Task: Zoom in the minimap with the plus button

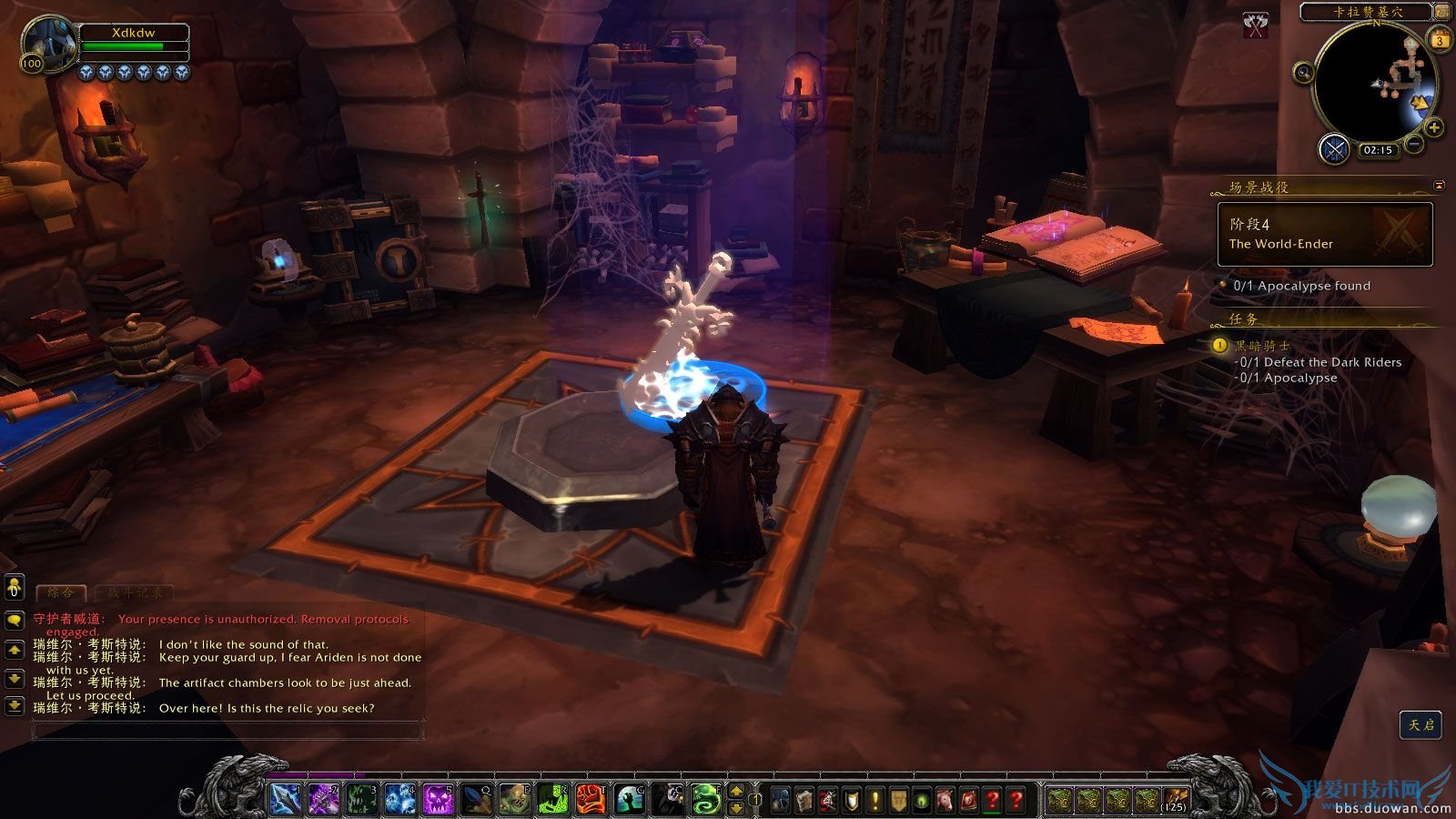Action: point(1432,127)
